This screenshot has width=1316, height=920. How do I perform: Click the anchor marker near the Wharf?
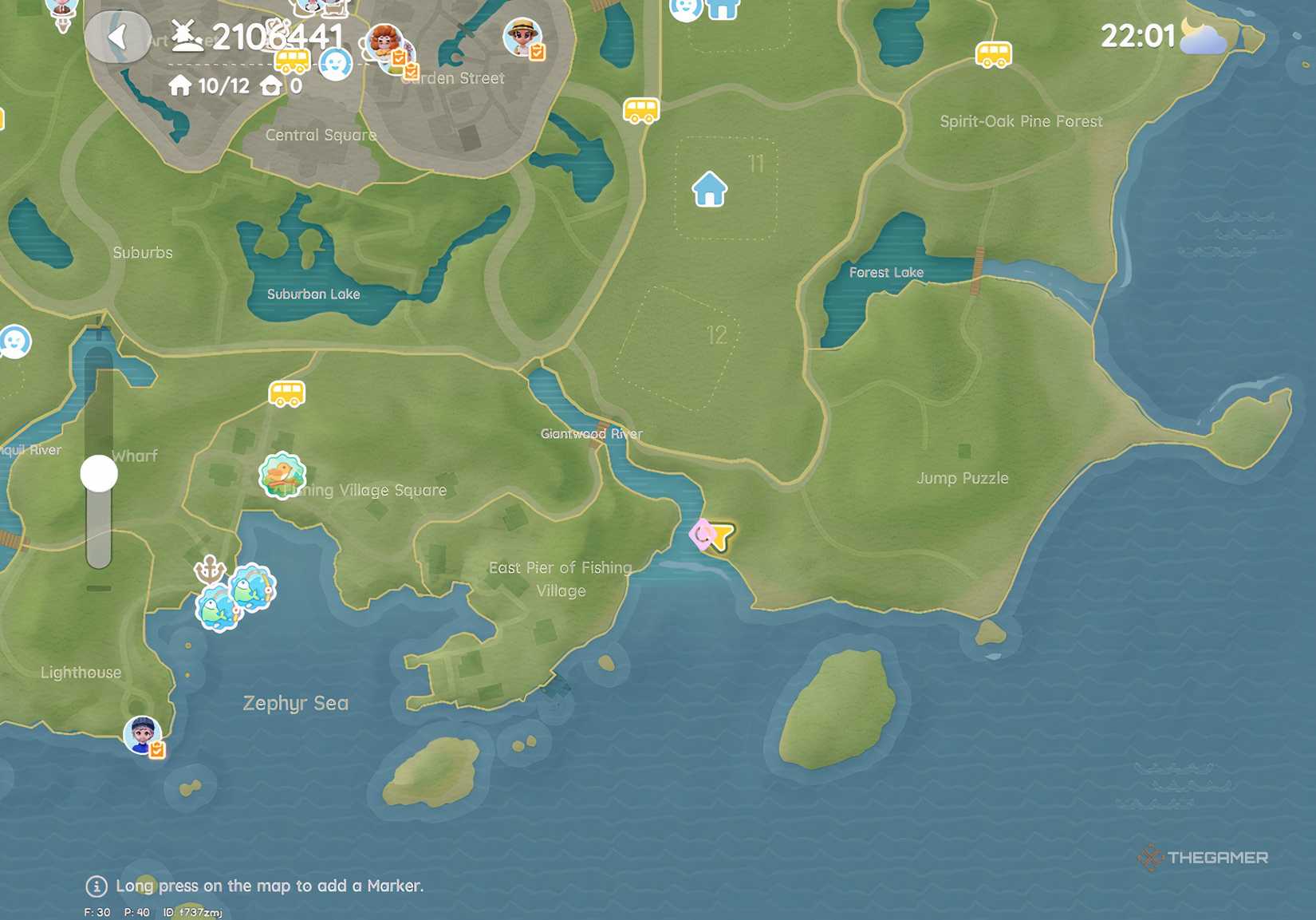pos(210,570)
